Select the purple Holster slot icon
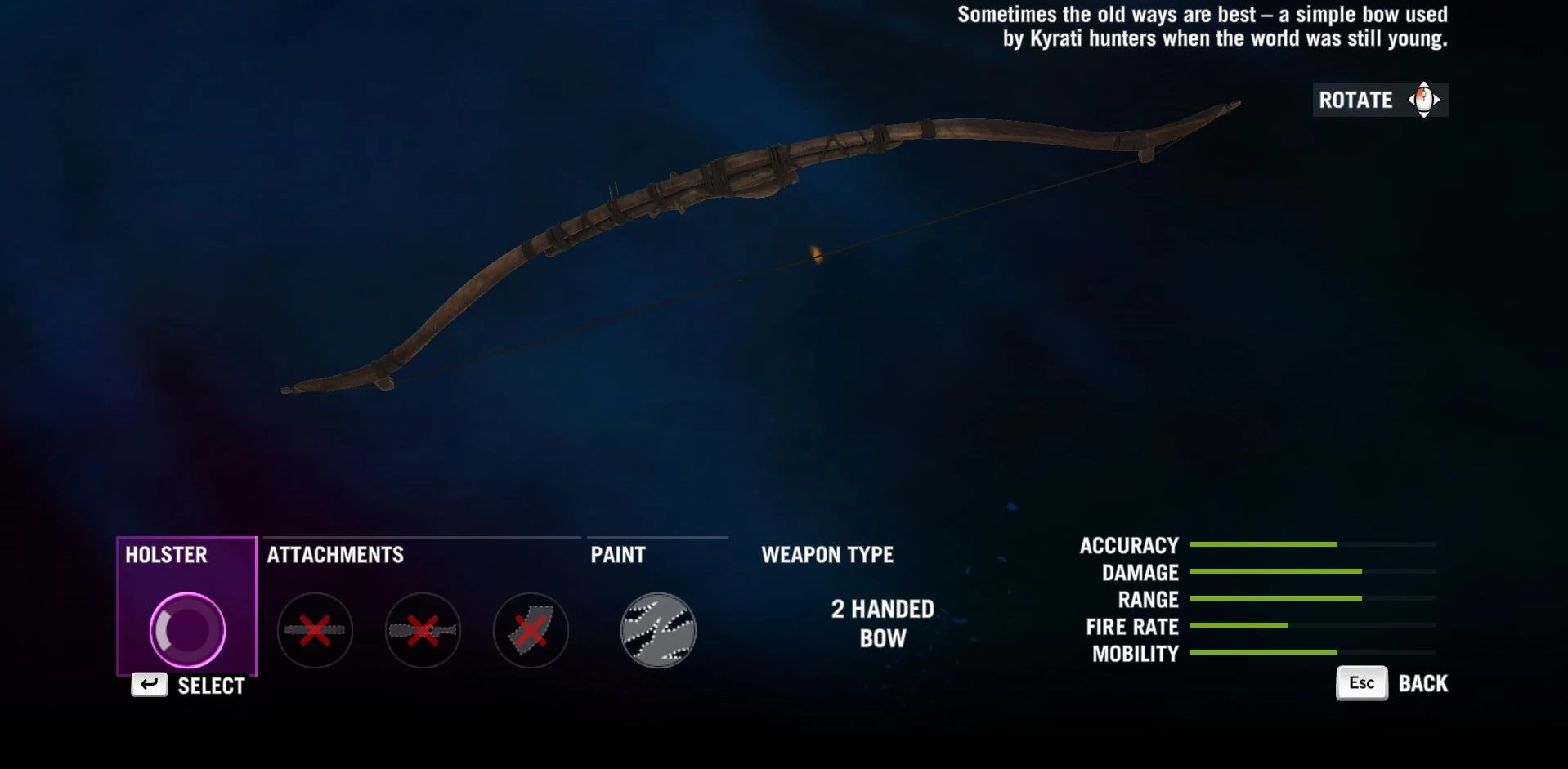The height and width of the screenshot is (769, 1568). 186,631
